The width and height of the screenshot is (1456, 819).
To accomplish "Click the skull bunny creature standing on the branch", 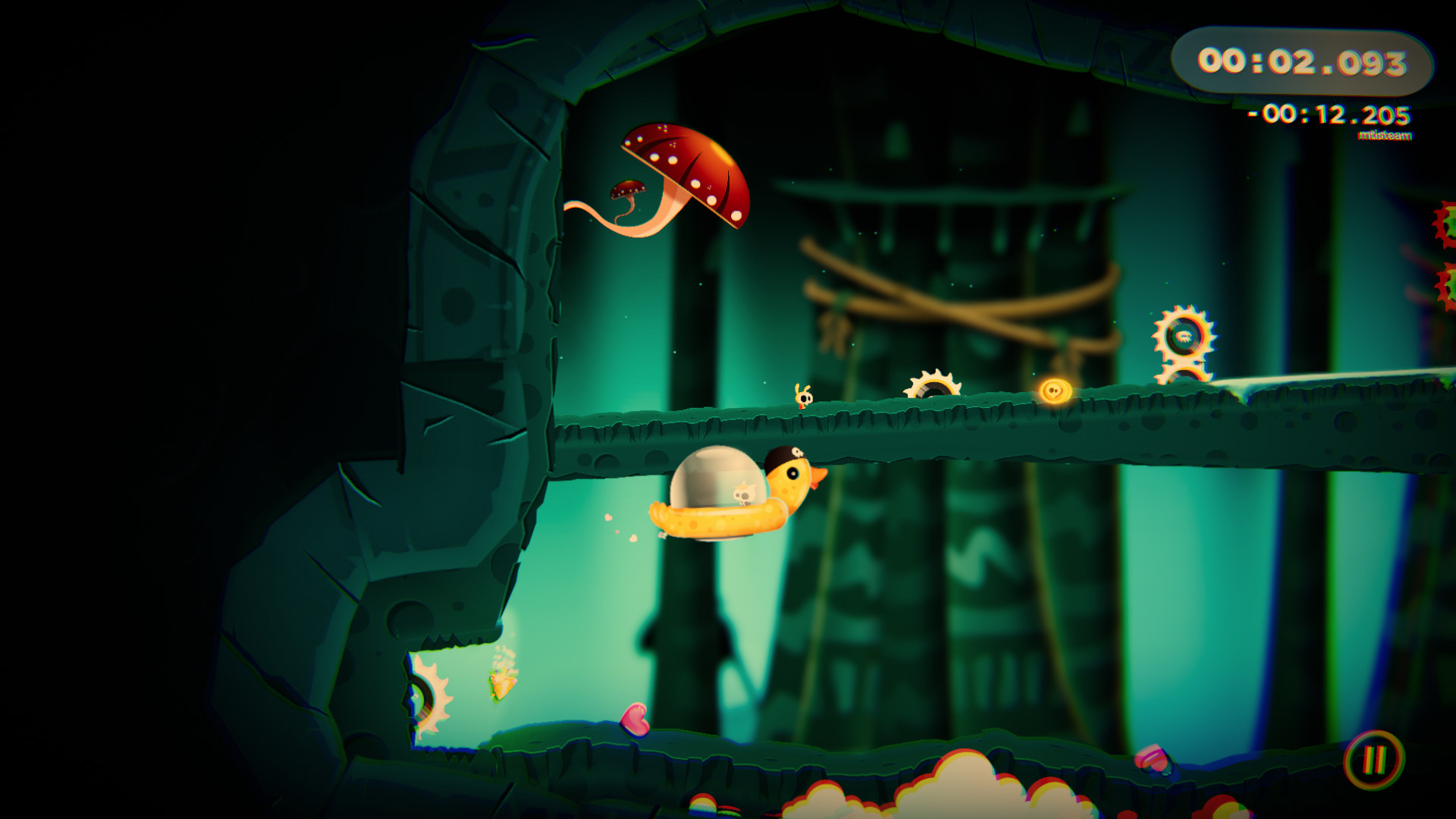I will pyautogui.click(x=802, y=396).
